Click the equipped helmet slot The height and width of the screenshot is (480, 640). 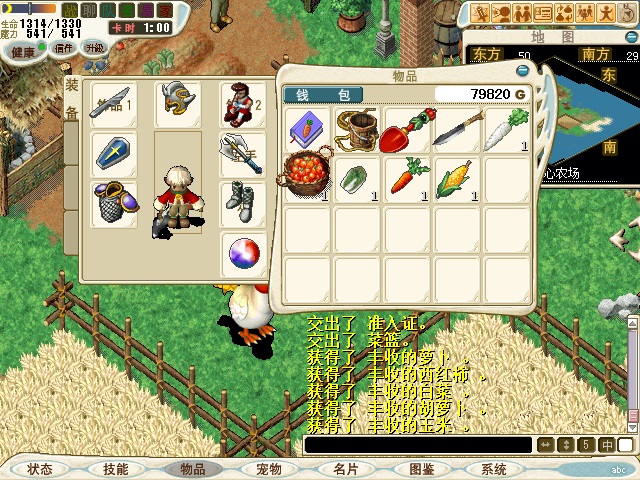click(x=178, y=103)
